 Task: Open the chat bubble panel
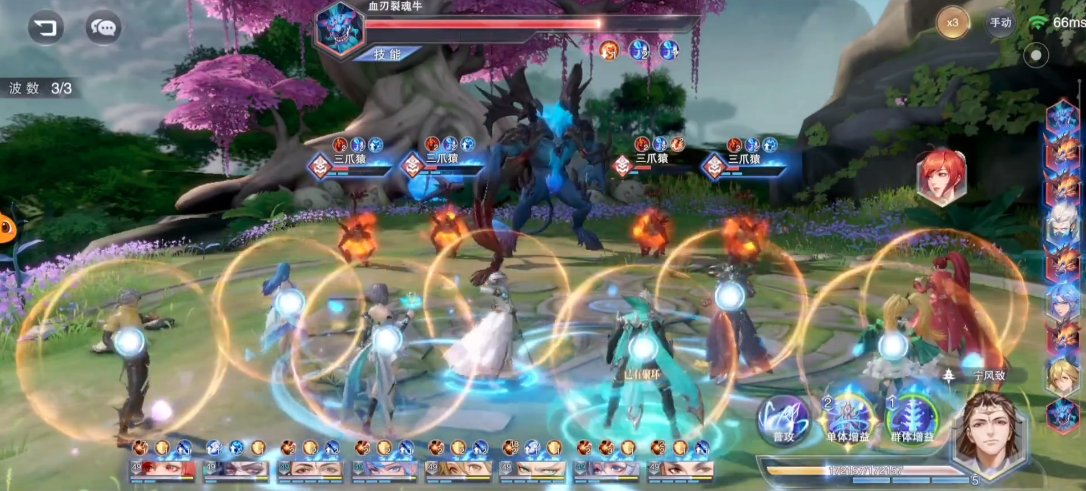click(x=103, y=27)
